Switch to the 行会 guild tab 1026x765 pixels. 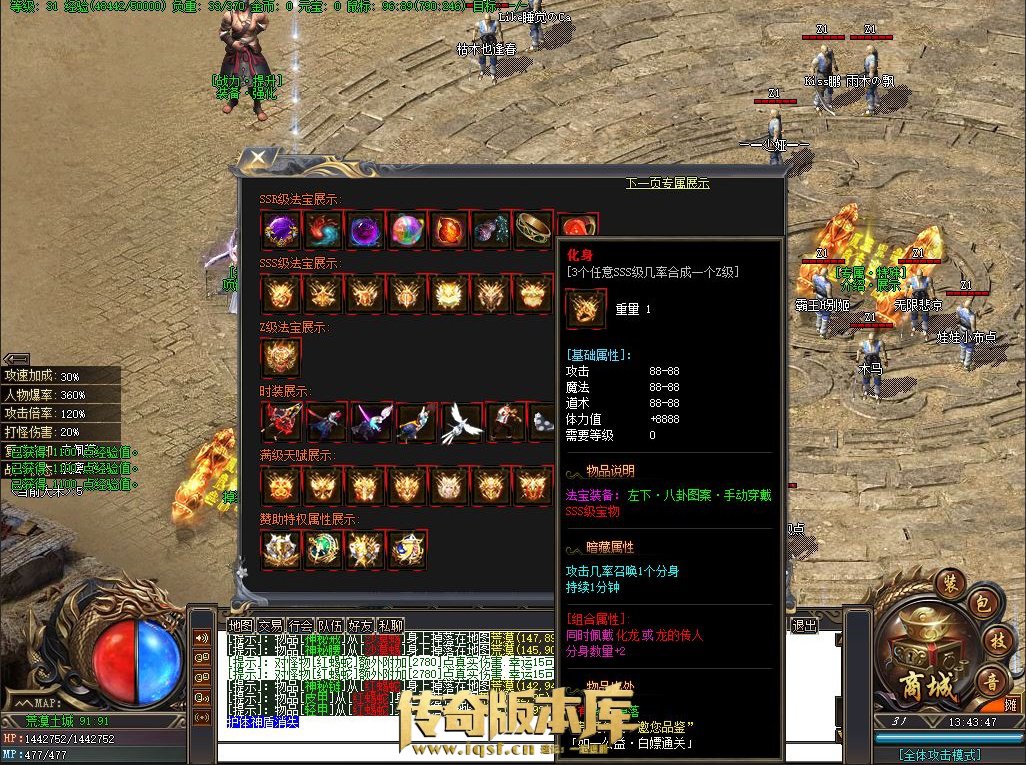click(x=301, y=625)
